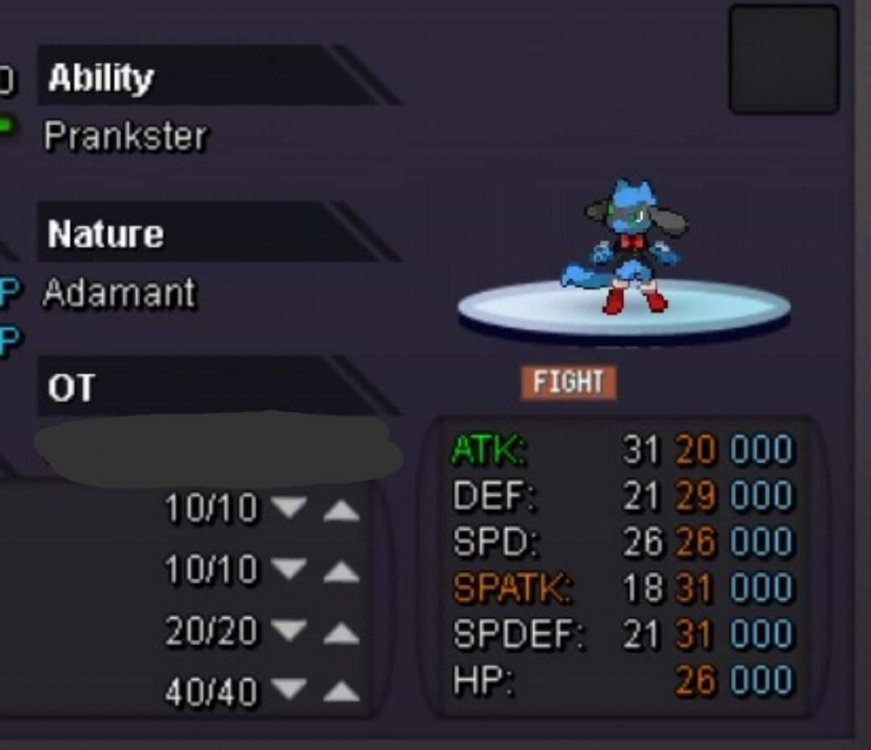Click the up arrow beside 20/20 PP
The image size is (871, 750).
[341, 631]
